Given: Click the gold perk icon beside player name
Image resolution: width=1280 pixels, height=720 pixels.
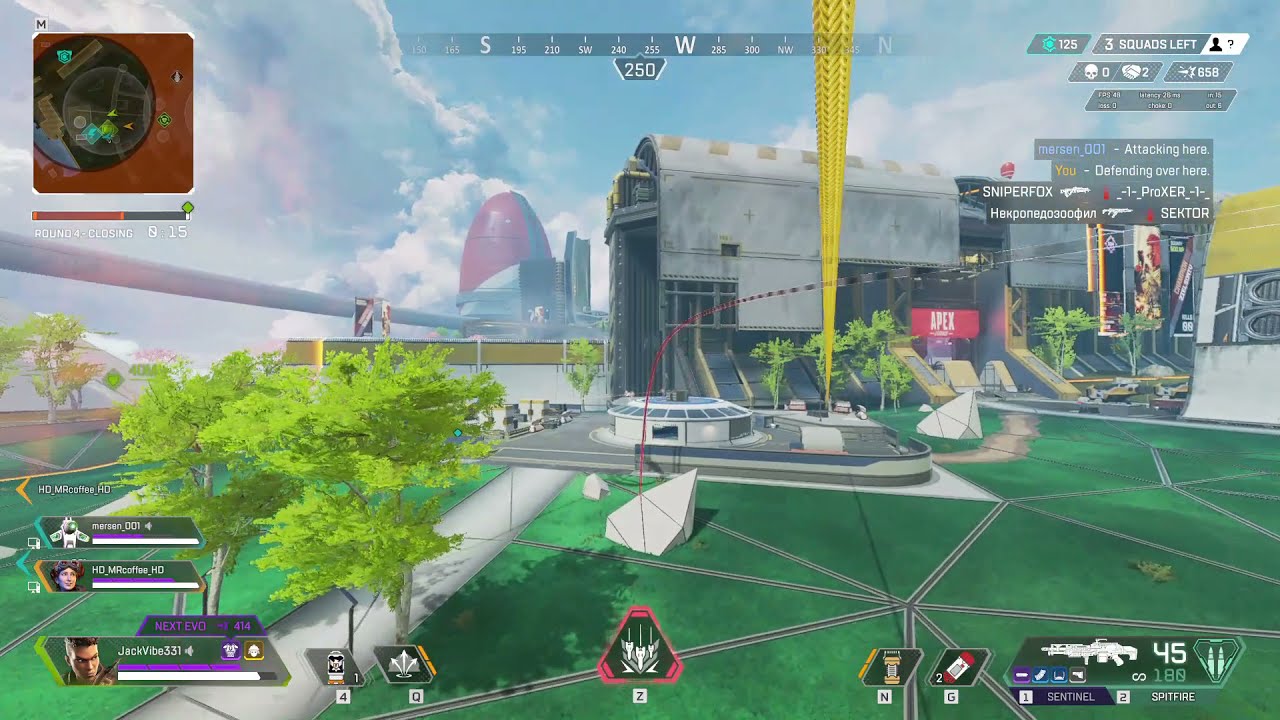Looking at the screenshot, I should coord(253,651).
